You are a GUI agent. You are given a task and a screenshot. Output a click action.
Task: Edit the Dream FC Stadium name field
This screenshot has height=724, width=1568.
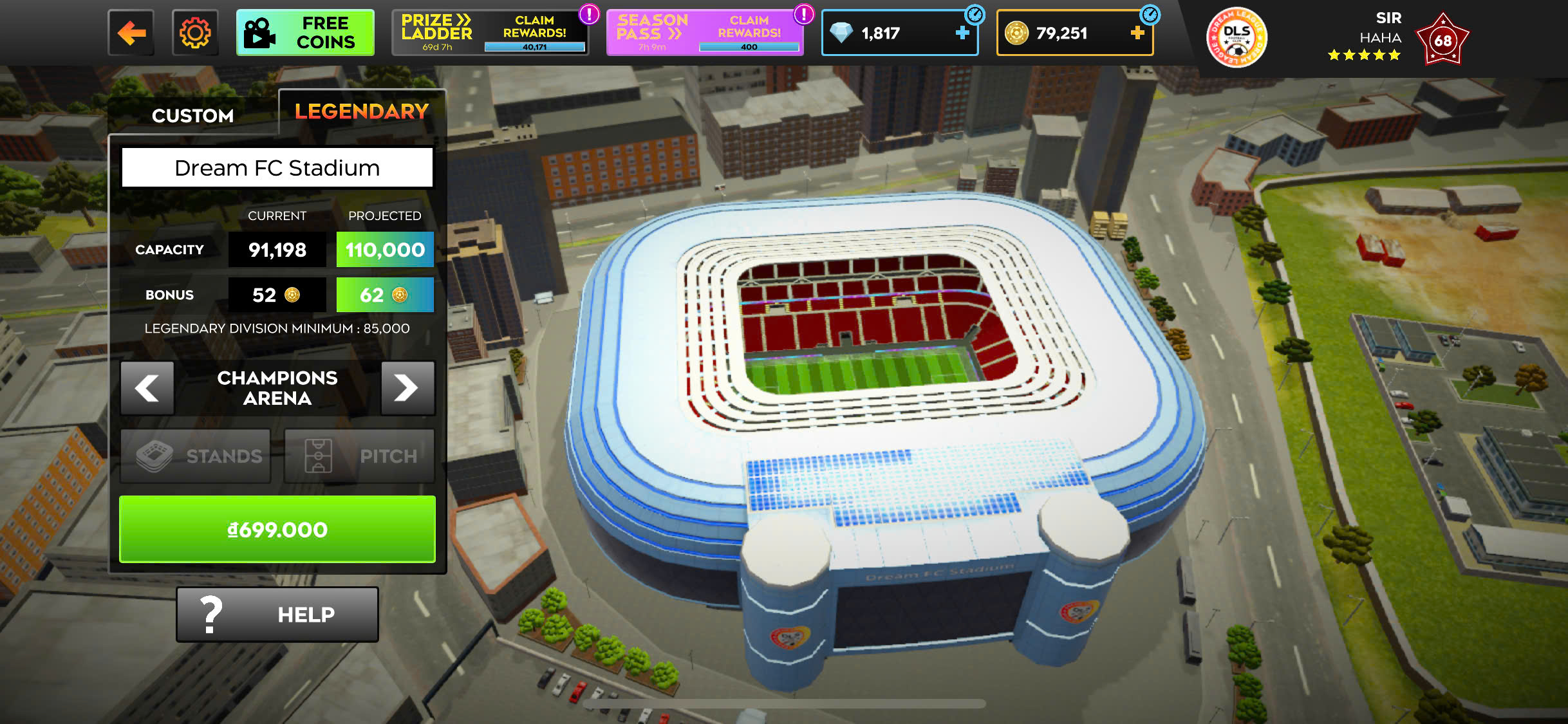coord(277,168)
